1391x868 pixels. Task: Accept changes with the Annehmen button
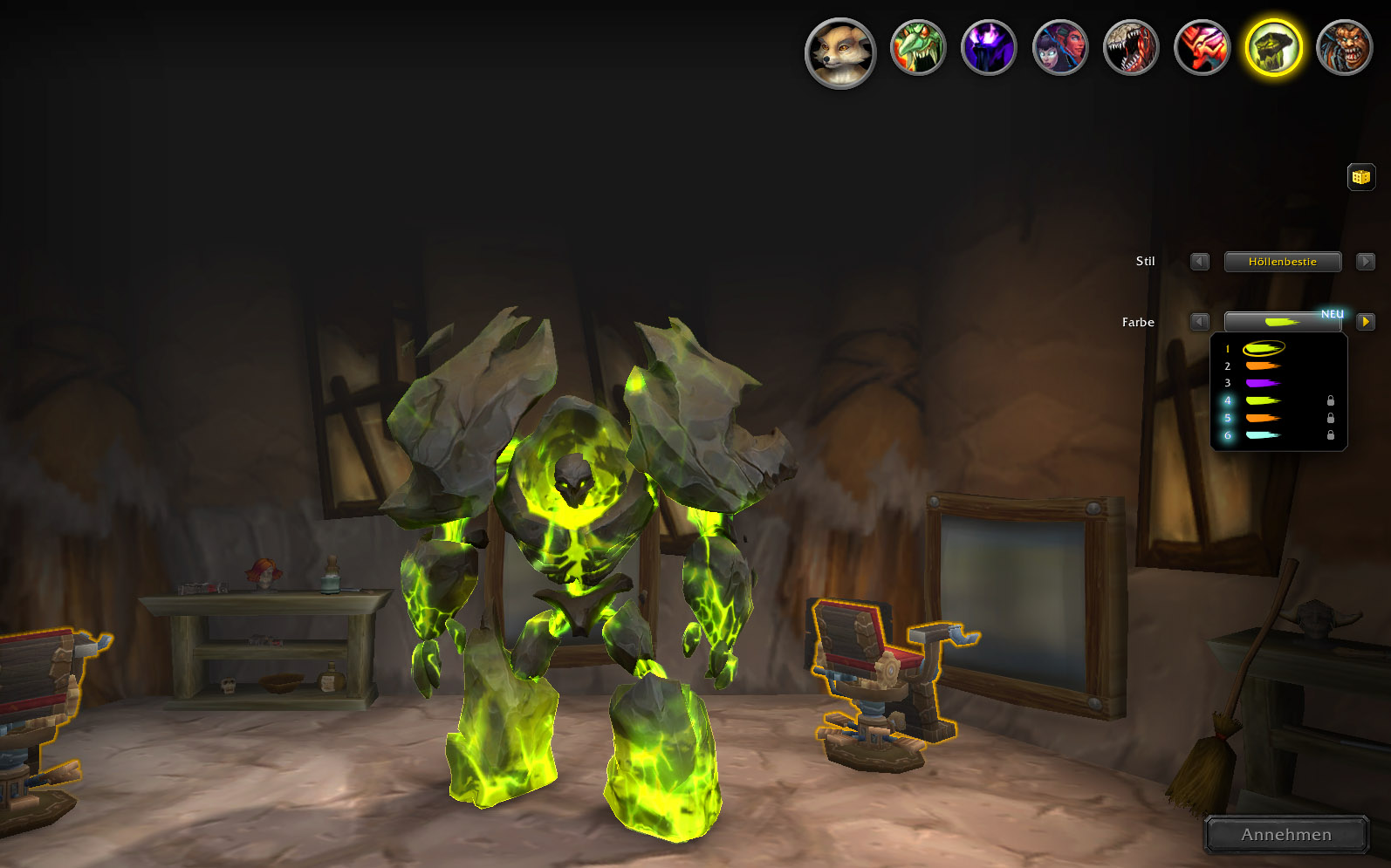click(1286, 835)
